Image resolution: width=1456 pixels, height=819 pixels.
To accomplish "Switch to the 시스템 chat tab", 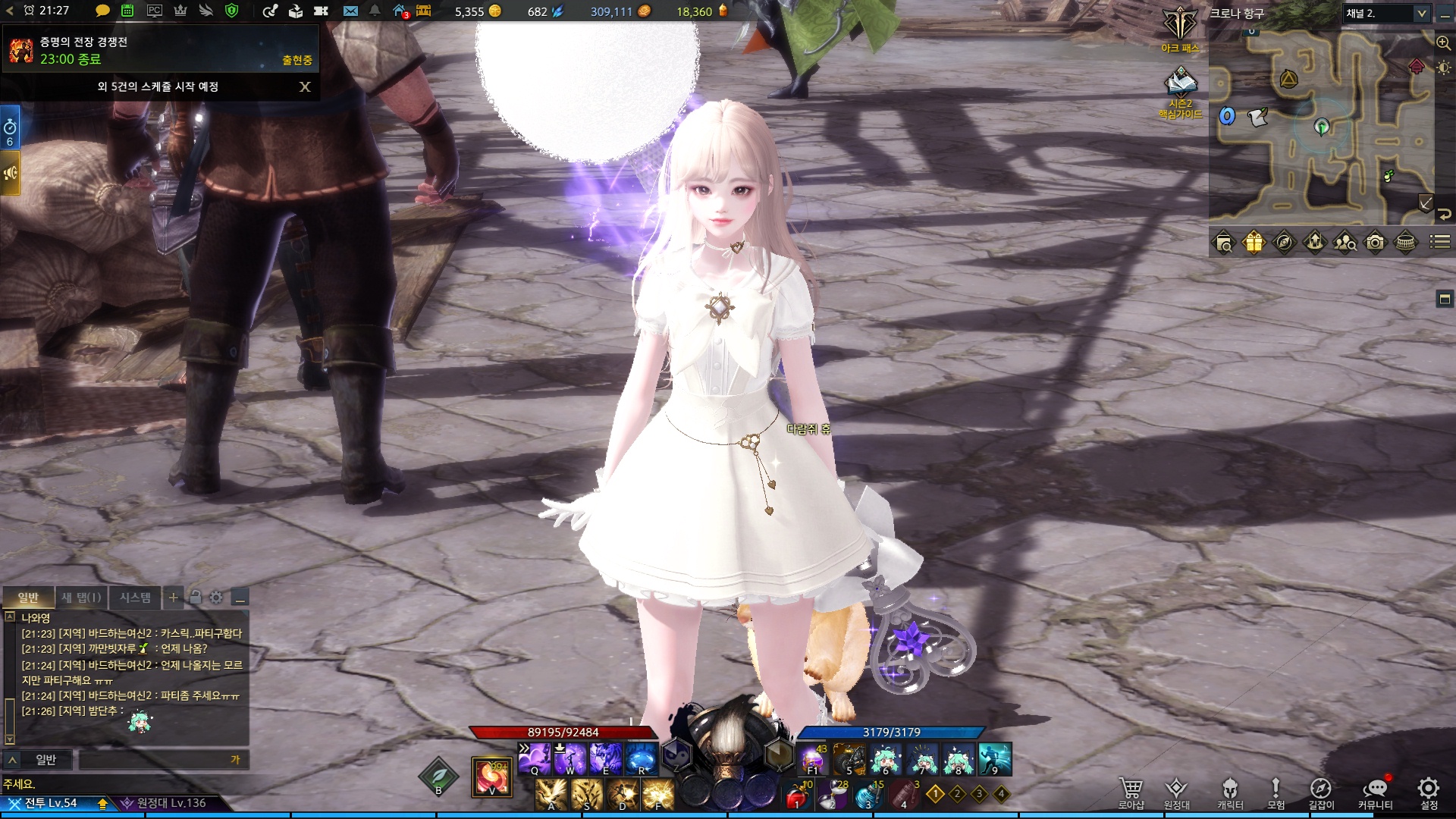I will [135, 598].
